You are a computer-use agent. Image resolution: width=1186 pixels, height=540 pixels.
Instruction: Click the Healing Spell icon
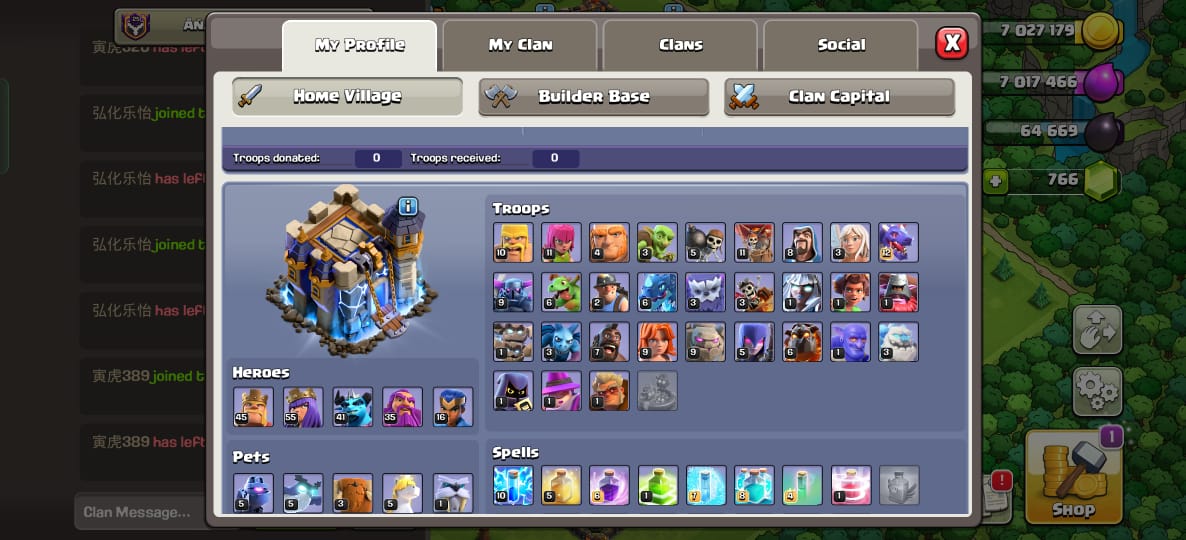pos(561,485)
